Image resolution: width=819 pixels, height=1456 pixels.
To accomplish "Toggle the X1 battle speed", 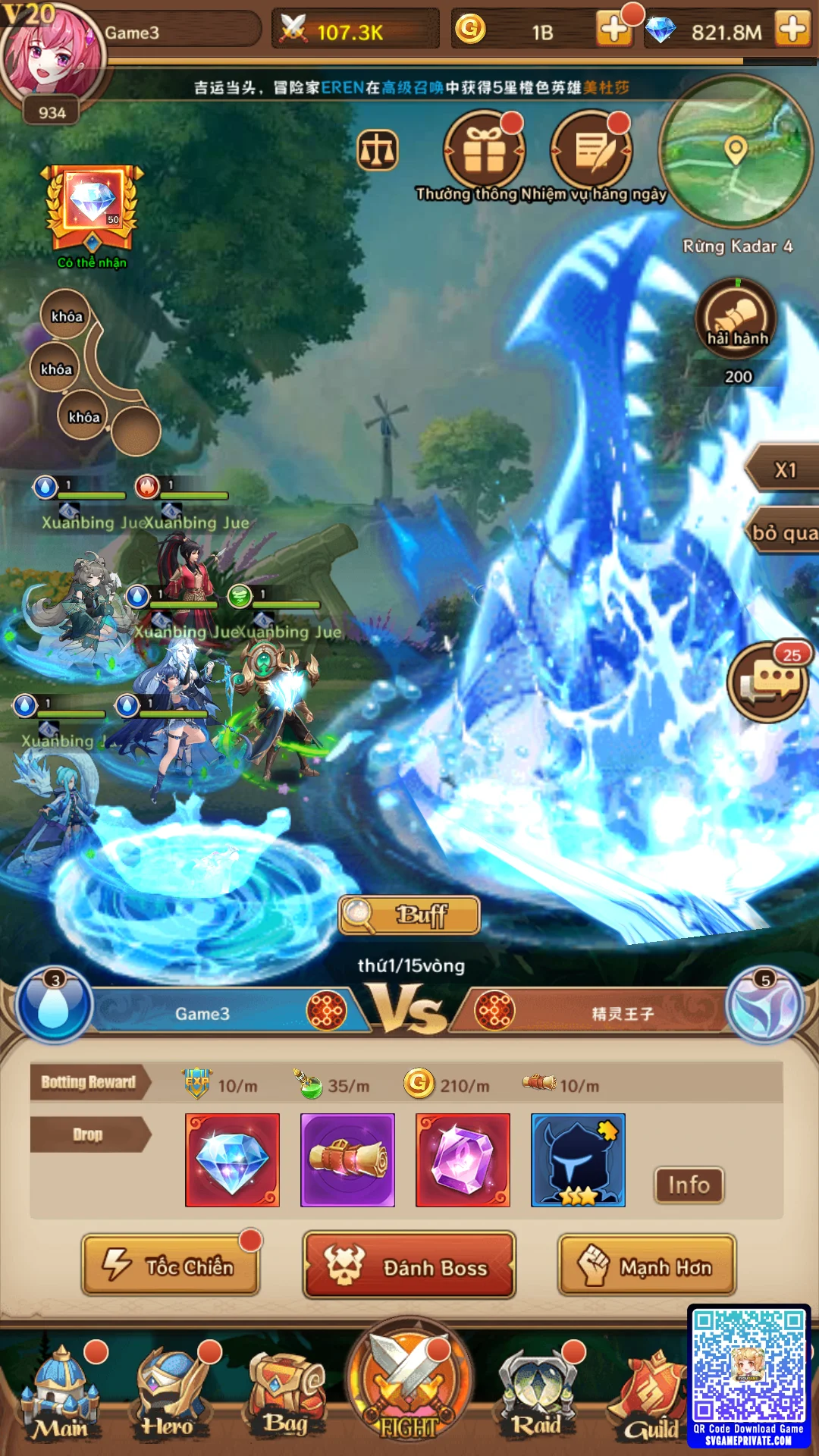I will pos(785,470).
